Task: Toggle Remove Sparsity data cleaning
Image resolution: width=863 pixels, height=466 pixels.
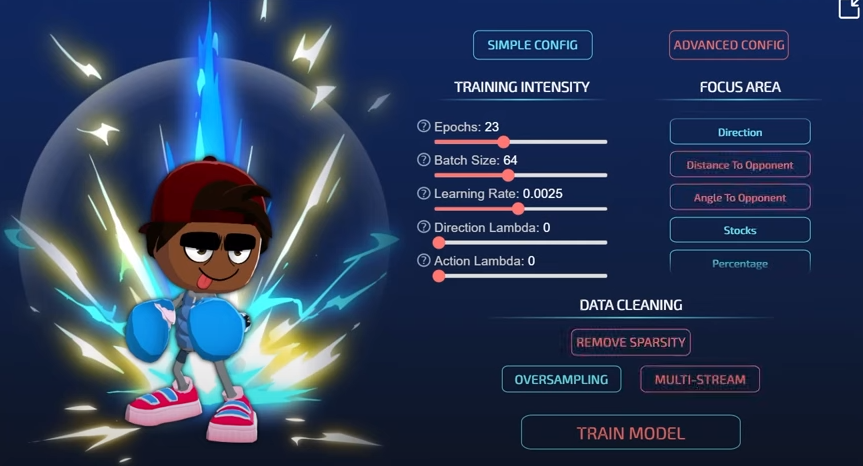Action: coord(631,342)
